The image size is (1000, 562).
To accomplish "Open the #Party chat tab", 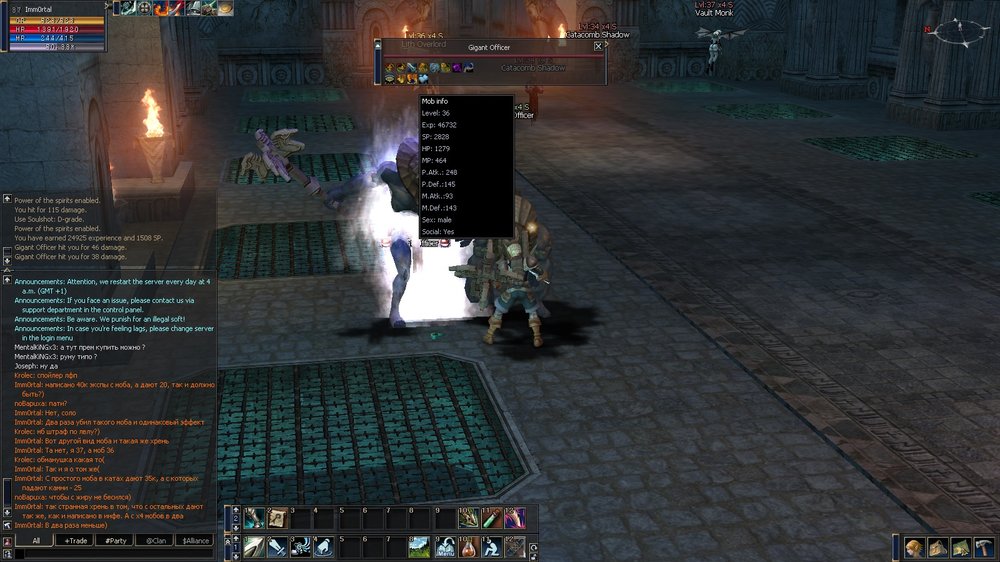I will (114, 540).
